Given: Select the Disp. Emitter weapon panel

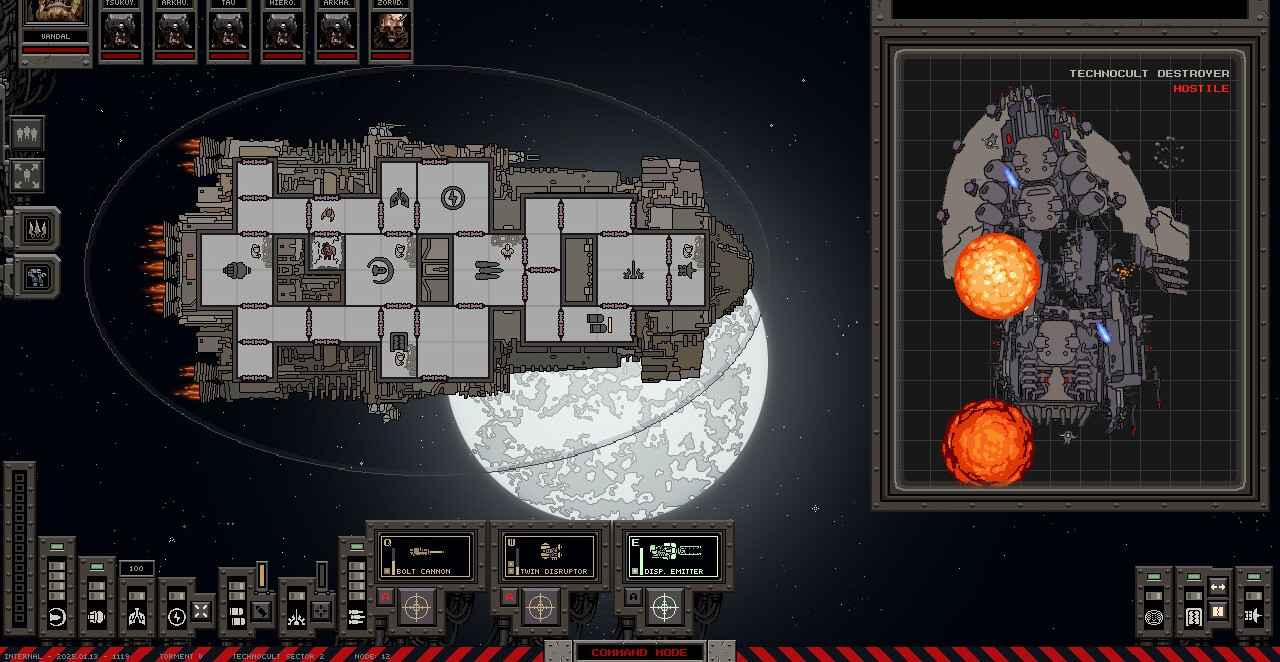Looking at the screenshot, I should [x=673, y=555].
